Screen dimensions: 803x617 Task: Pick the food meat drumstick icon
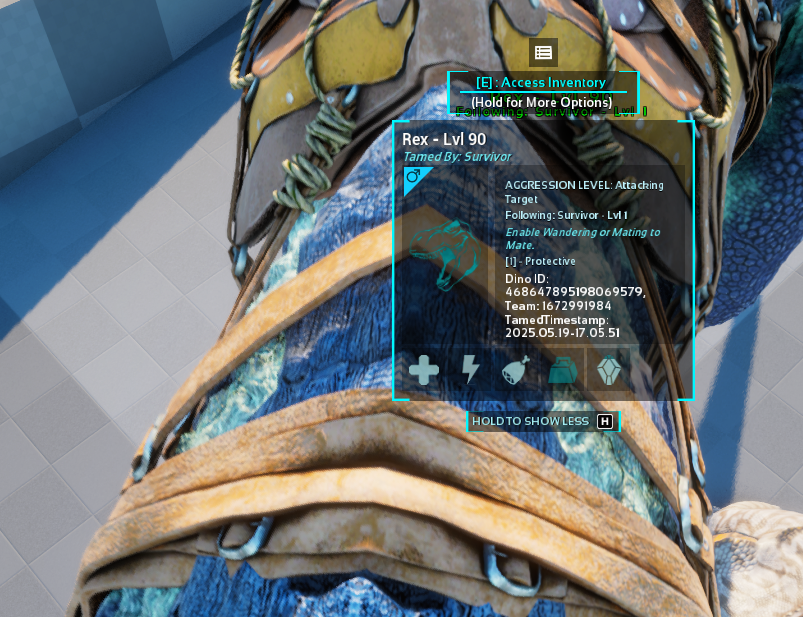[516, 371]
